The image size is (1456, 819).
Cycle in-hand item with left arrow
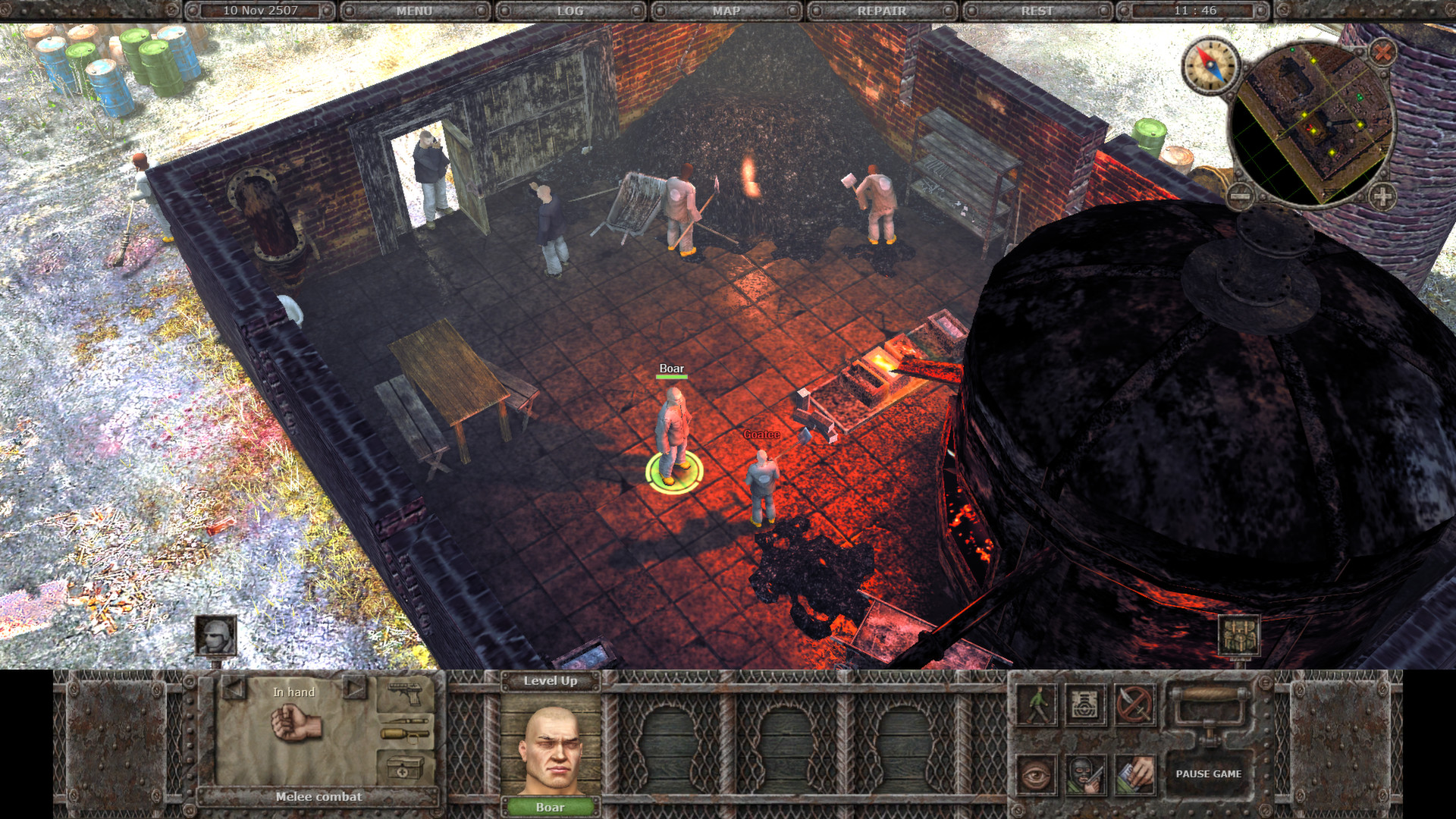233,688
